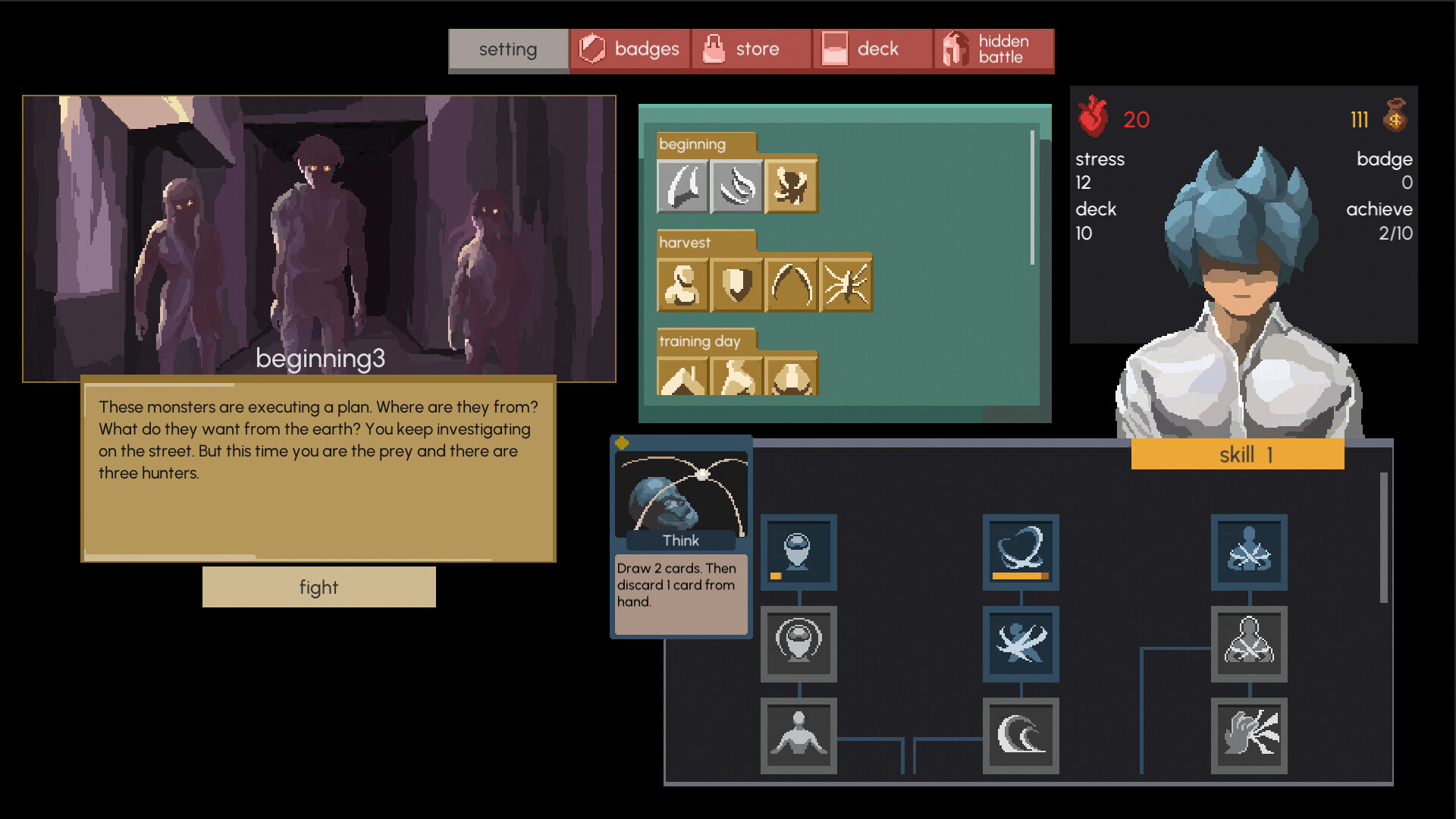The image size is (1456, 819).
Task: Select the octopus card in beginning set
Action: pyautogui.click(x=791, y=186)
